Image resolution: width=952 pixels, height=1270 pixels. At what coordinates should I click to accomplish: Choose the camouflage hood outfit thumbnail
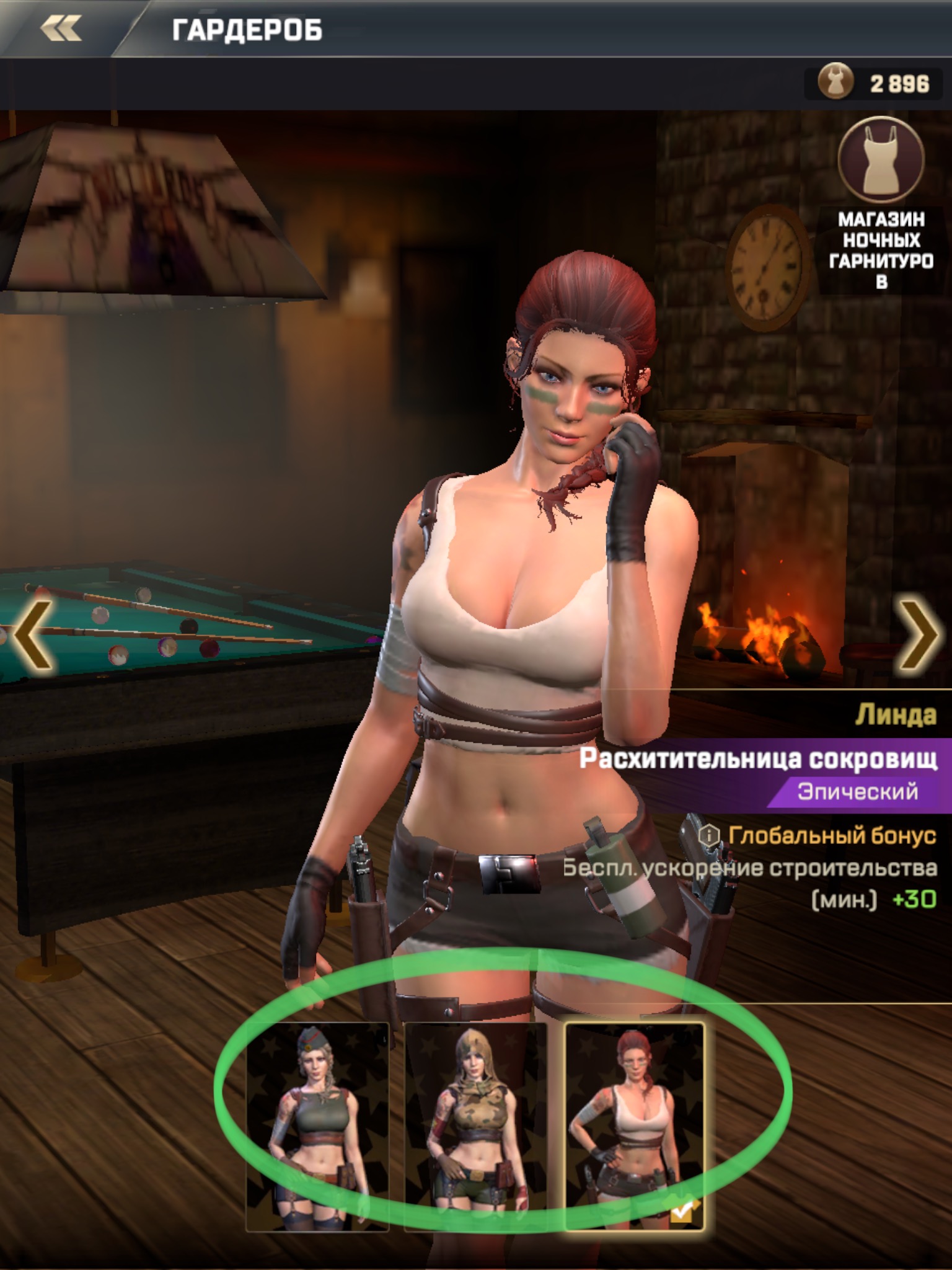[475, 1126]
